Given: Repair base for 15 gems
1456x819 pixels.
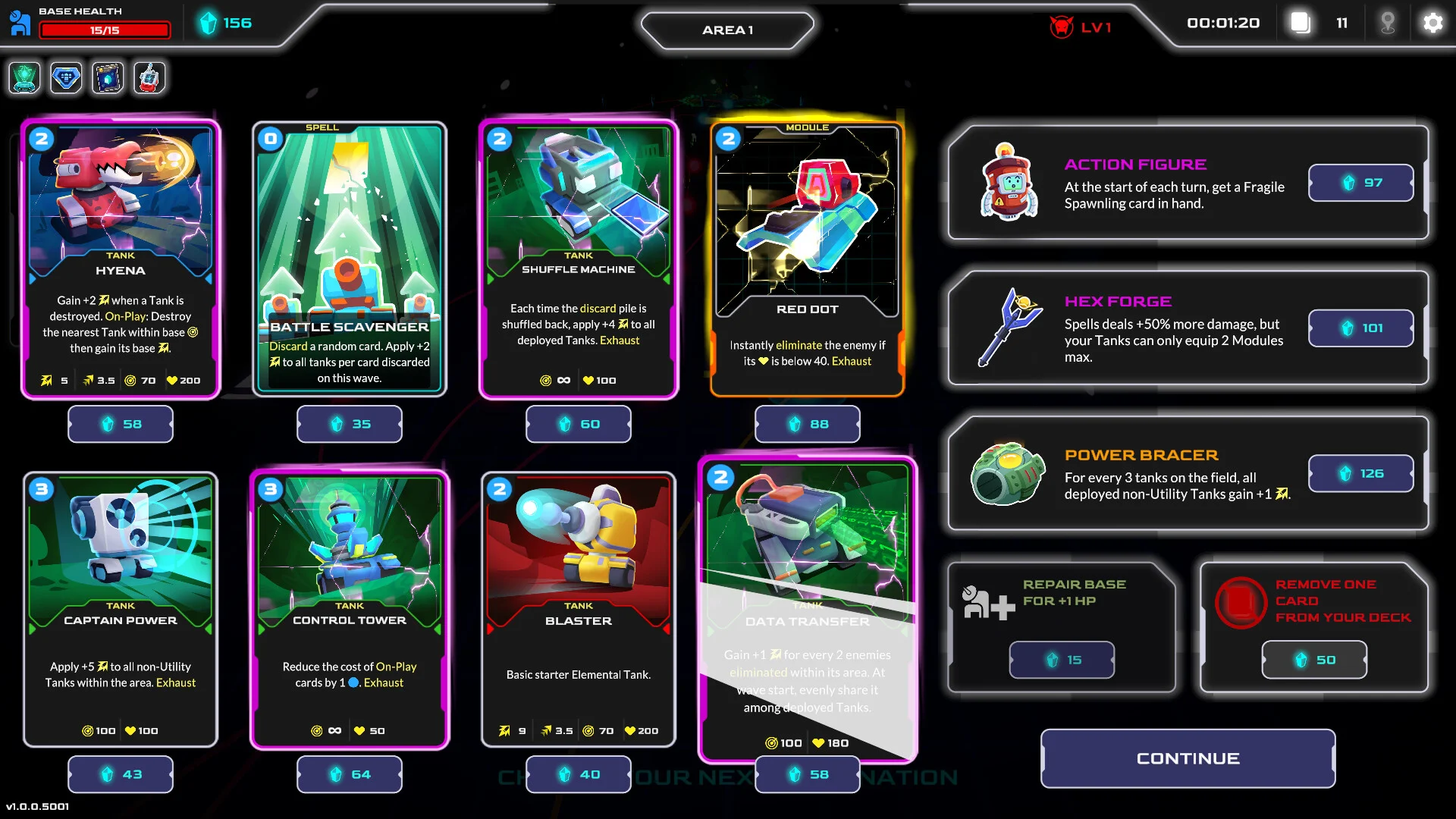Looking at the screenshot, I should (1062, 660).
